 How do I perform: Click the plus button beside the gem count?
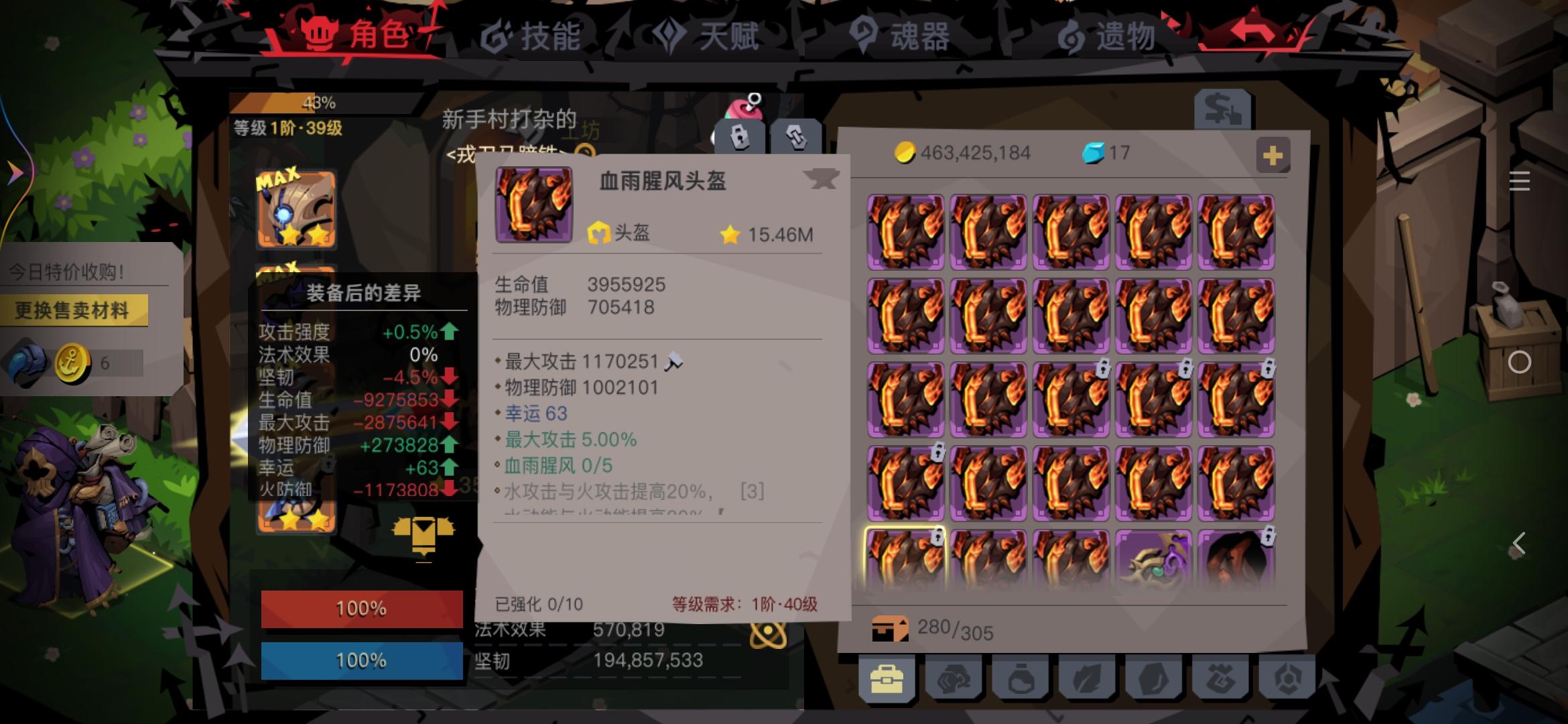pos(1272,156)
